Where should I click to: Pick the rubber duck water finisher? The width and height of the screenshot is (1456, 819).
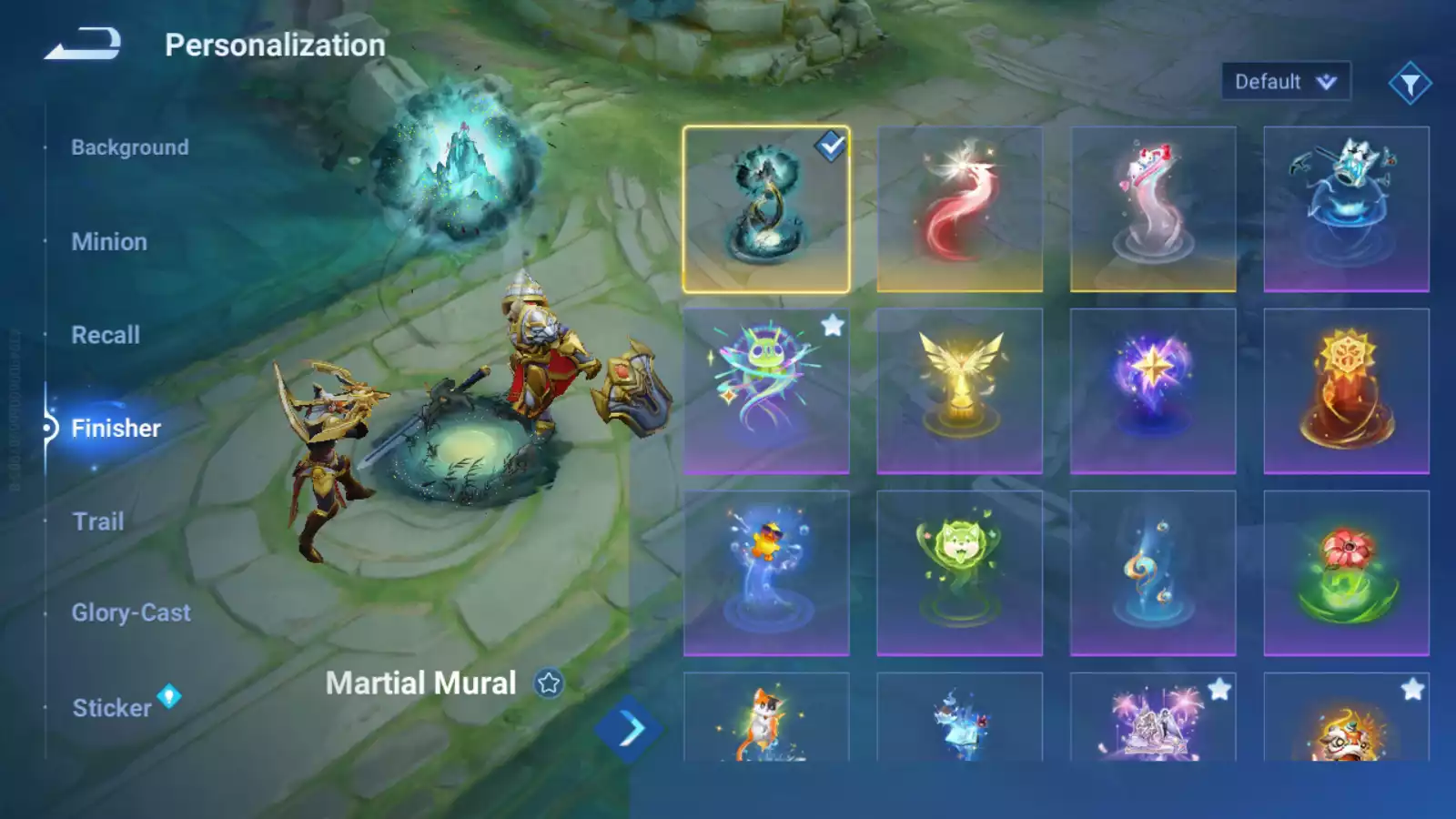click(x=766, y=573)
